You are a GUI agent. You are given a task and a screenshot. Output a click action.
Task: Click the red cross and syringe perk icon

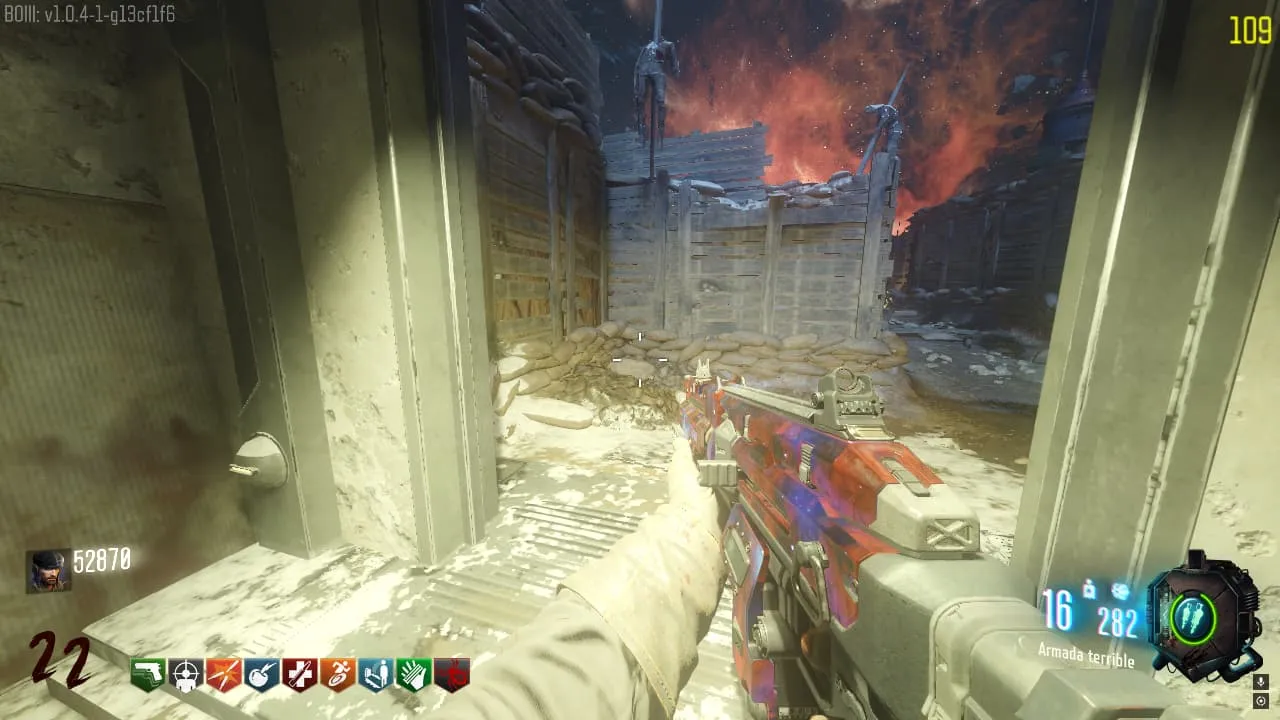[x=300, y=675]
